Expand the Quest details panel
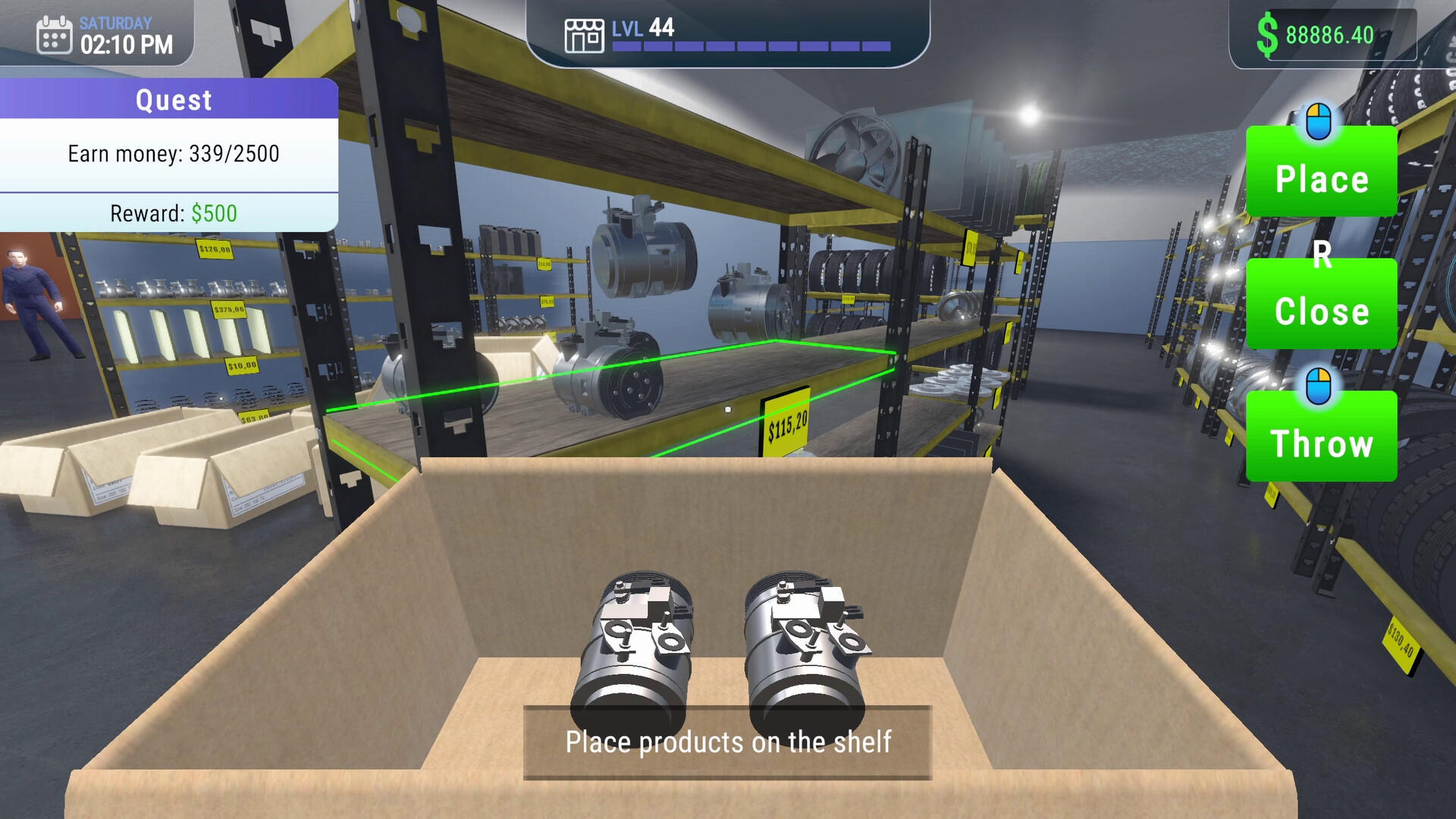This screenshot has height=819, width=1456. coord(173,153)
